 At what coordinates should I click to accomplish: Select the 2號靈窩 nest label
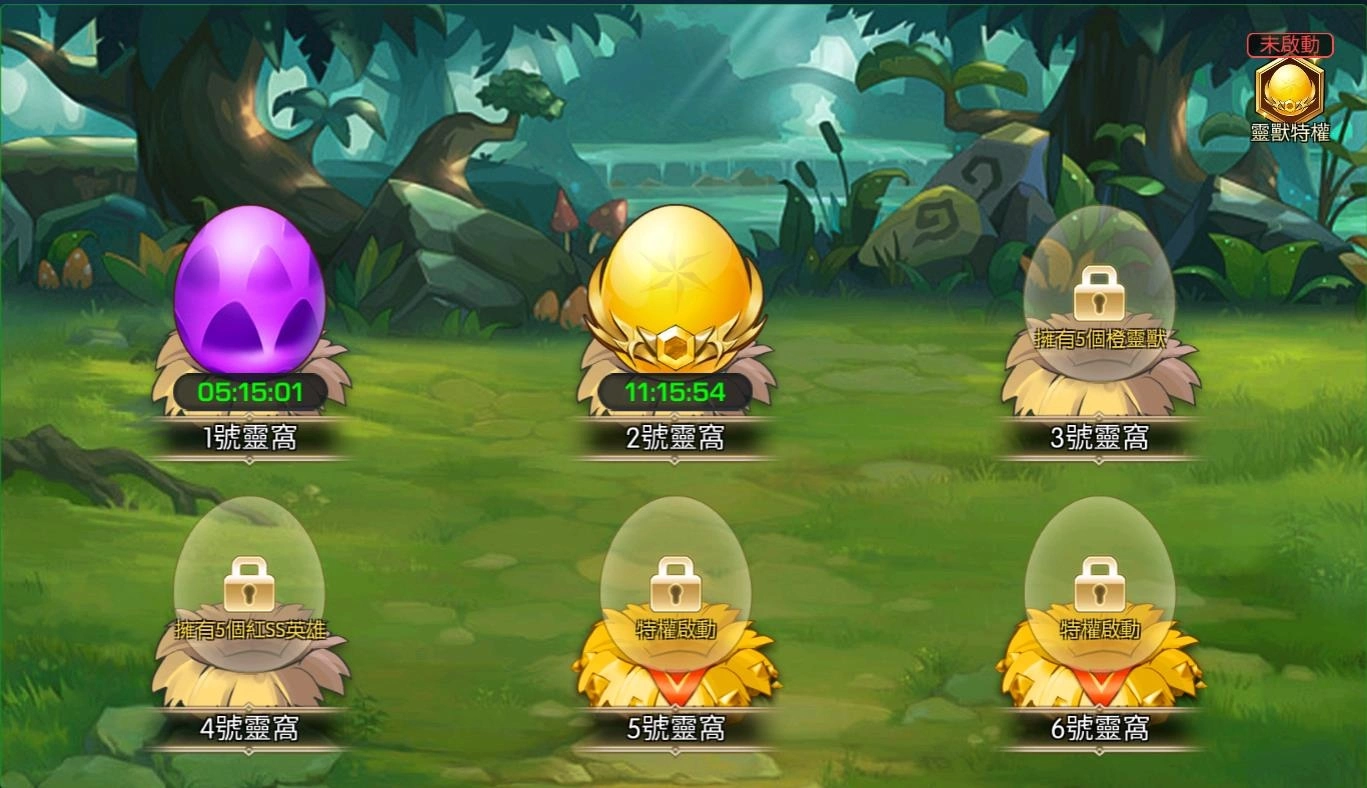(675, 438)
